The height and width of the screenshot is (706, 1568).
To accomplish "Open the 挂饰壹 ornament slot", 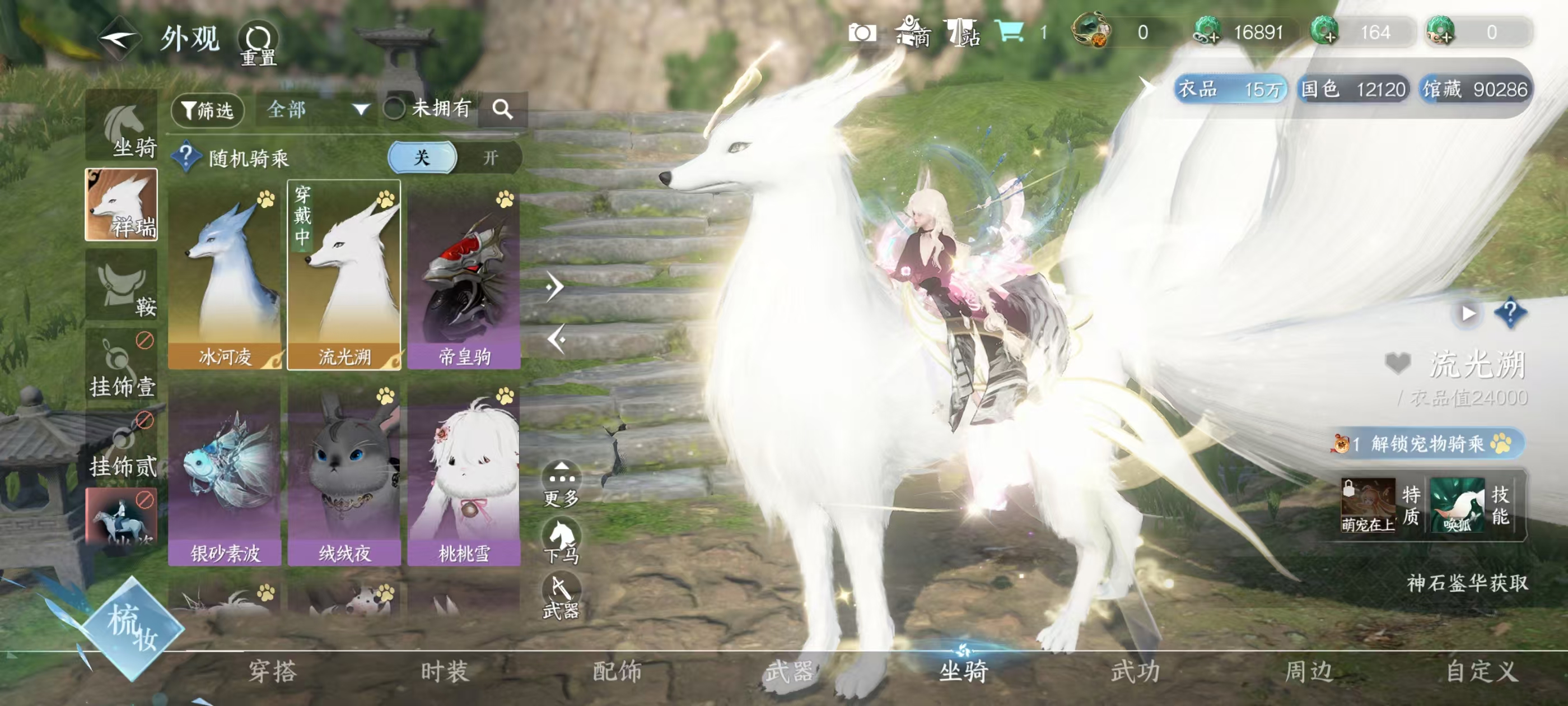I will coord(122,364).
